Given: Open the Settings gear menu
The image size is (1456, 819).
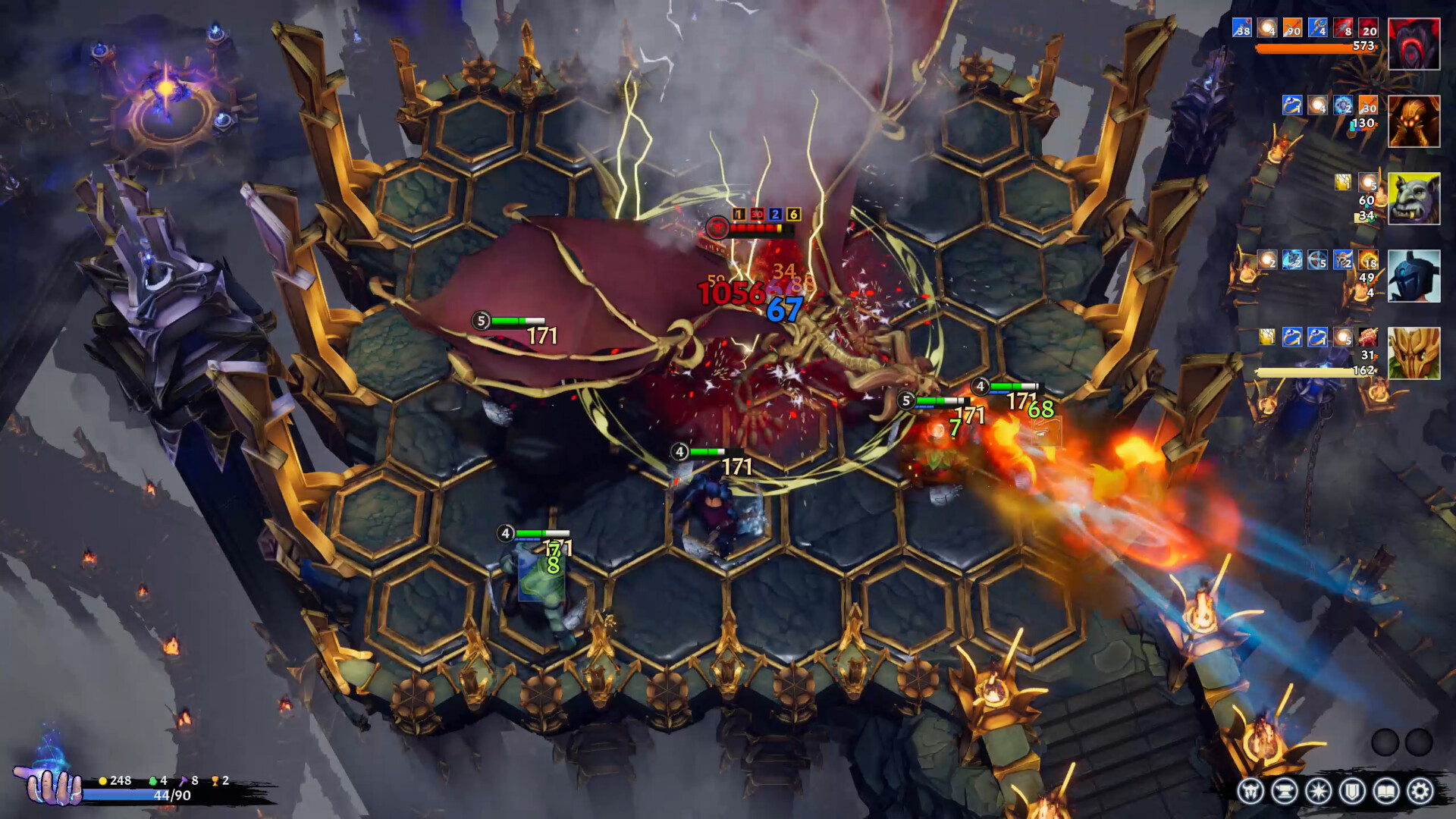Looking at the screenshot, I should tap(1420, 790).
